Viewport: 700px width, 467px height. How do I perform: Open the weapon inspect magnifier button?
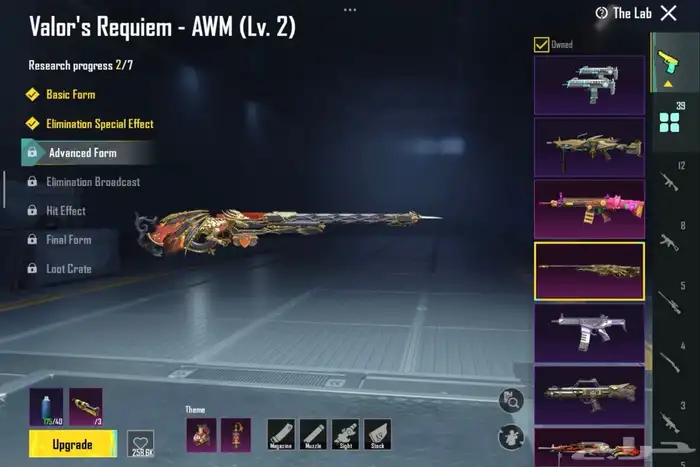coord(513,401)
